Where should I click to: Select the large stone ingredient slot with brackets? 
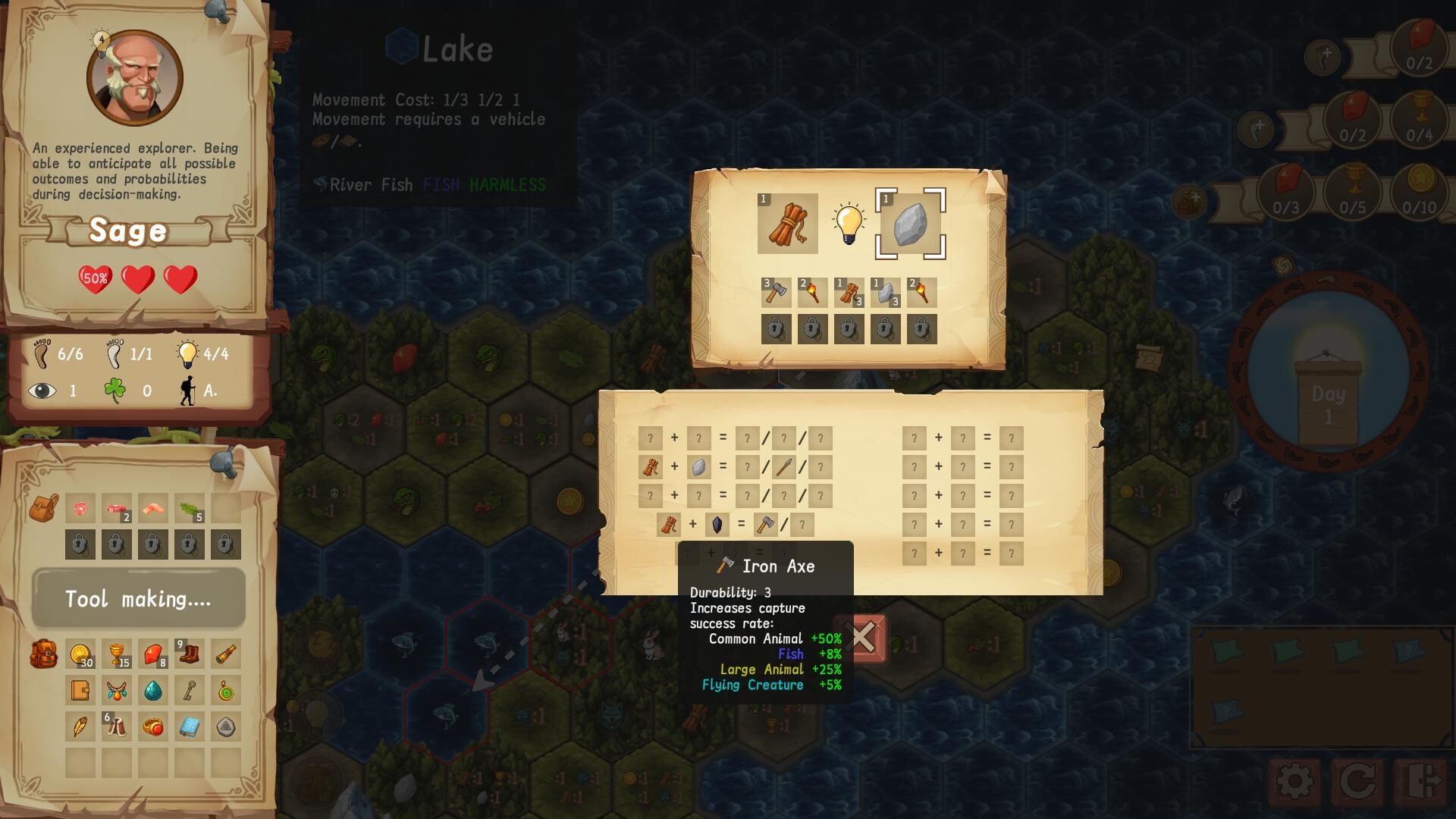[x=910, y=224]
